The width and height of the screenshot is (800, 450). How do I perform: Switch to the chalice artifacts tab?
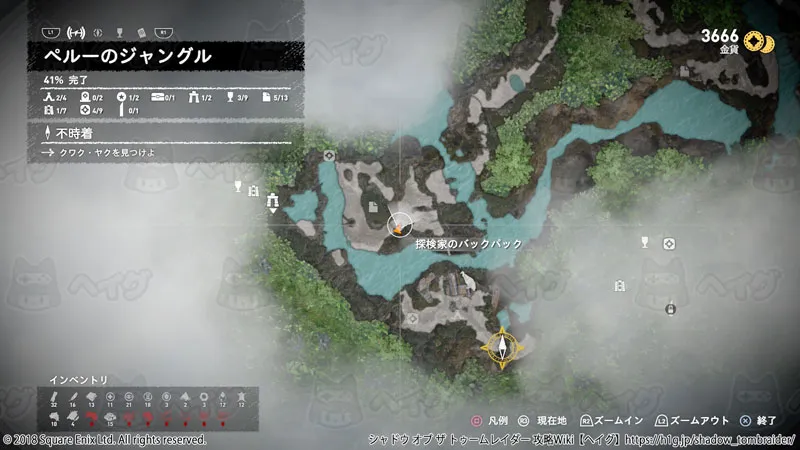121,31
